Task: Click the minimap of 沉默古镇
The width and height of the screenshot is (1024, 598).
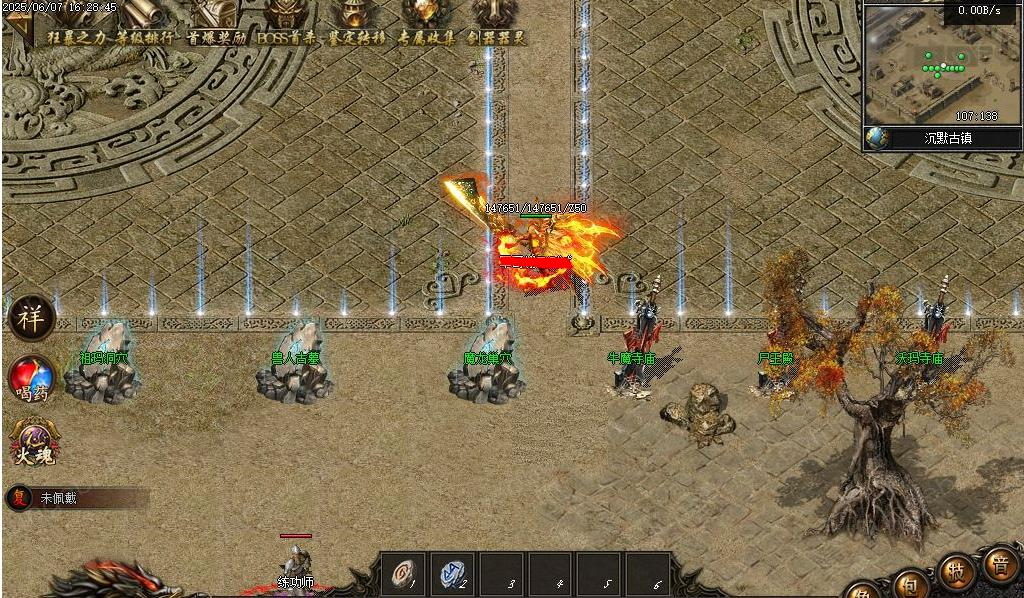Action: coord(928,64)
